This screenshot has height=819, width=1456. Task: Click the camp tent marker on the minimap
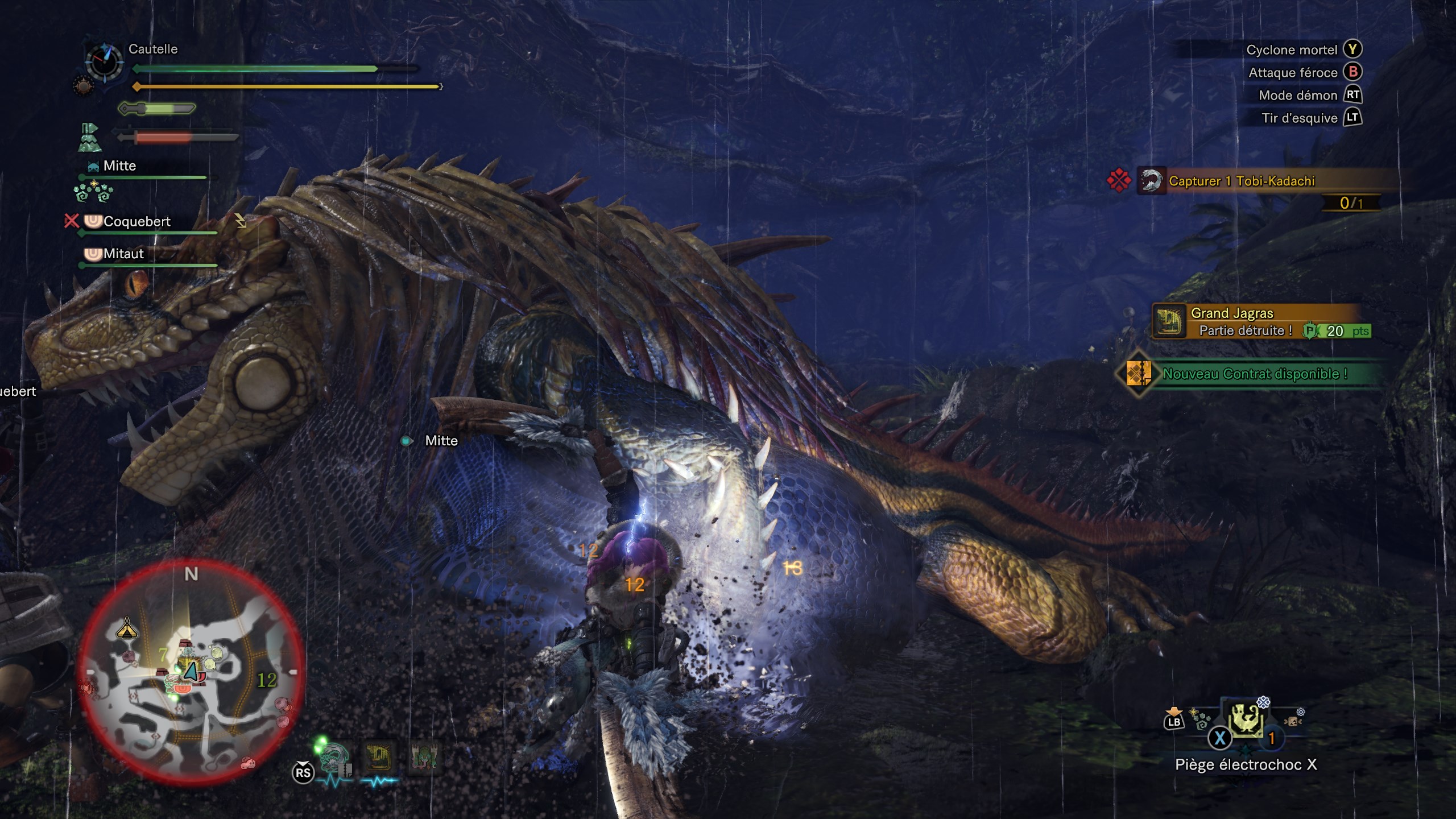click(x=126, y=628)
